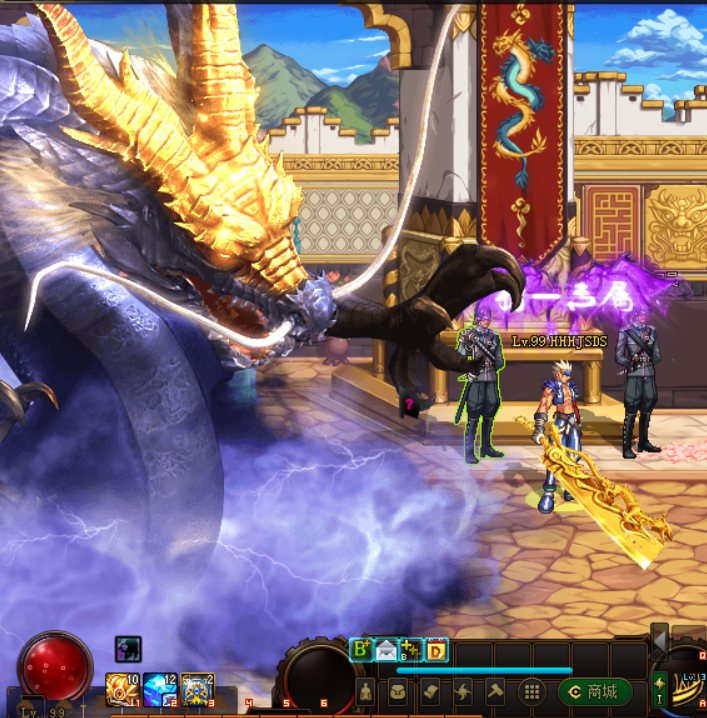This screenshot has width=707, height=718.
Task: Open the auction hammer menu button
Action: pos(495,692)
